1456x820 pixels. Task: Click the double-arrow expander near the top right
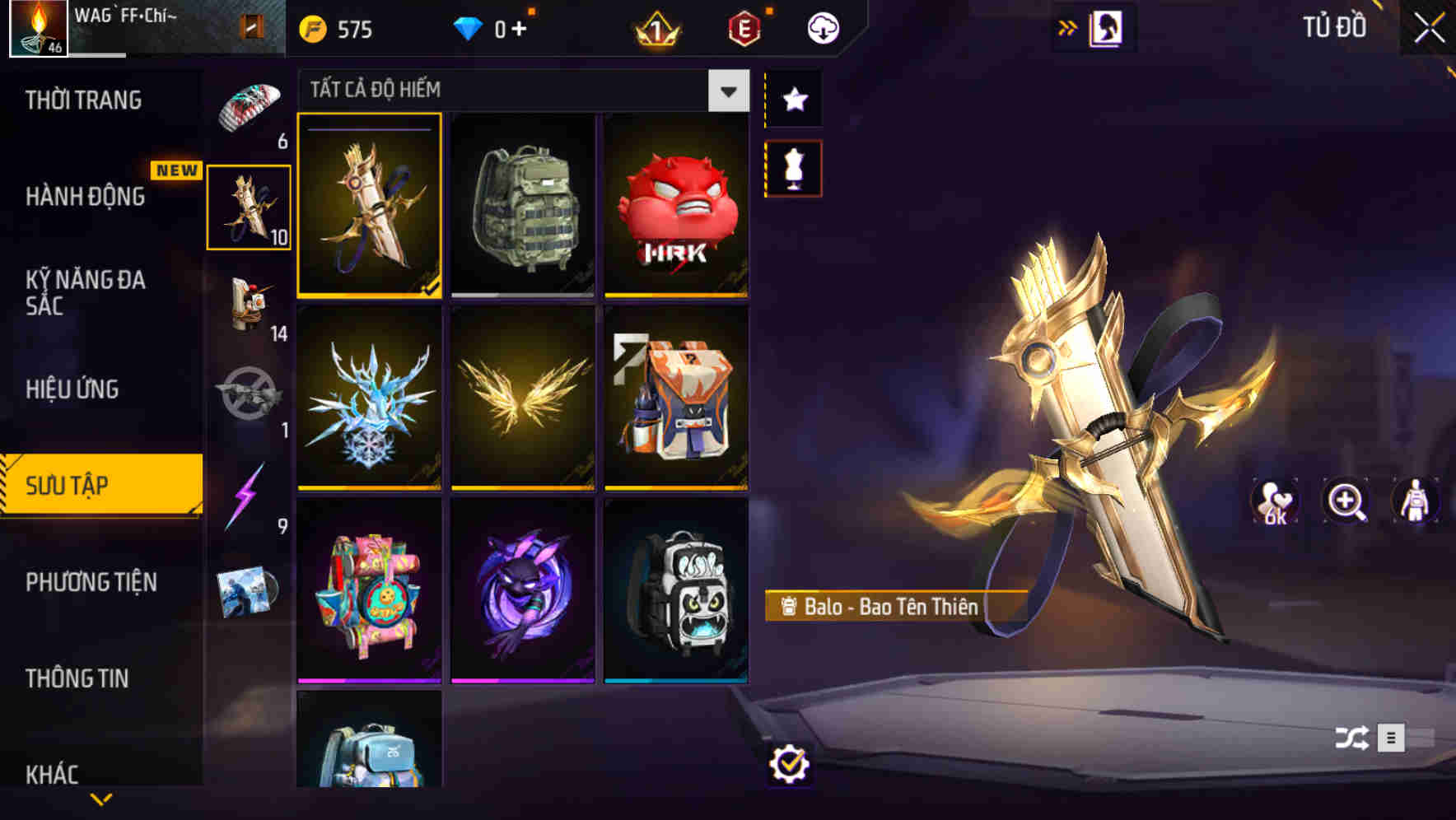1068,26
